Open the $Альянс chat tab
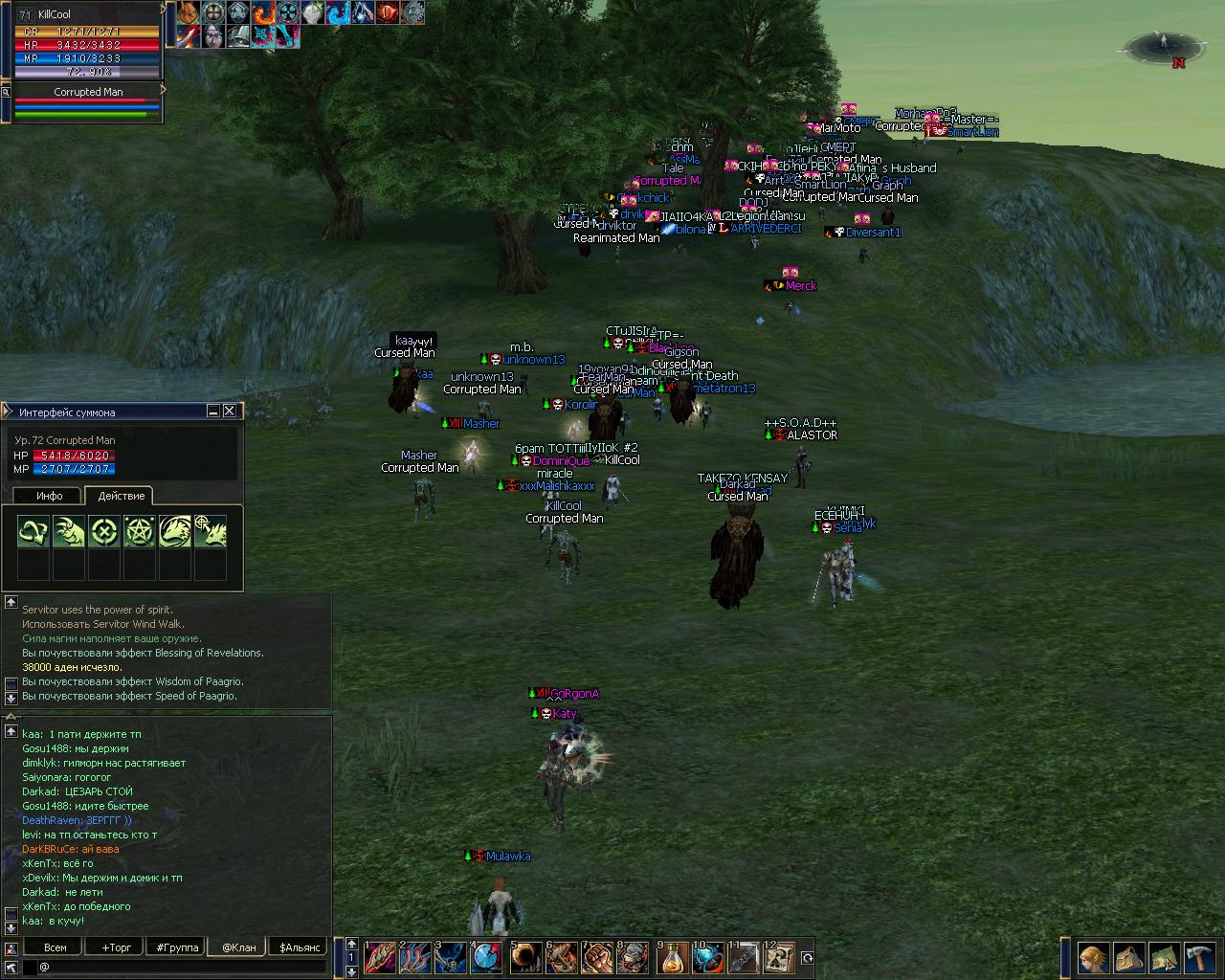 click(x=301, y=947)
